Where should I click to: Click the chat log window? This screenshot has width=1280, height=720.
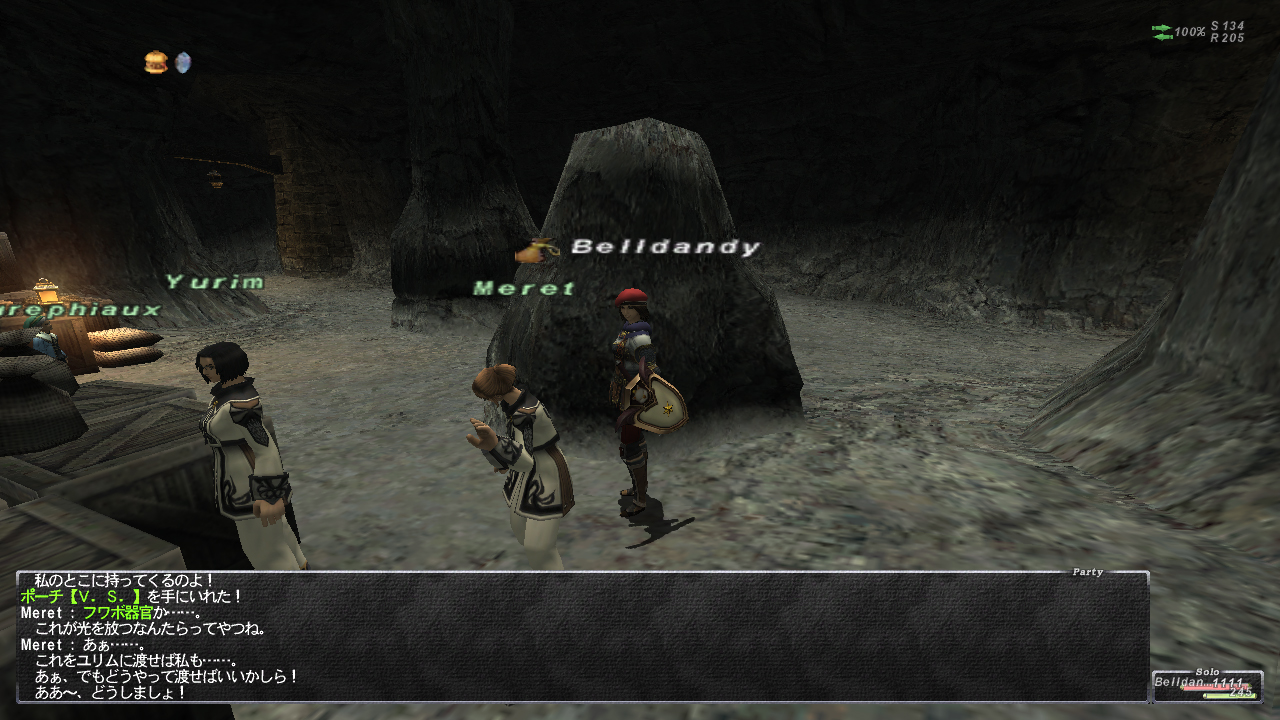click(582, 637)
